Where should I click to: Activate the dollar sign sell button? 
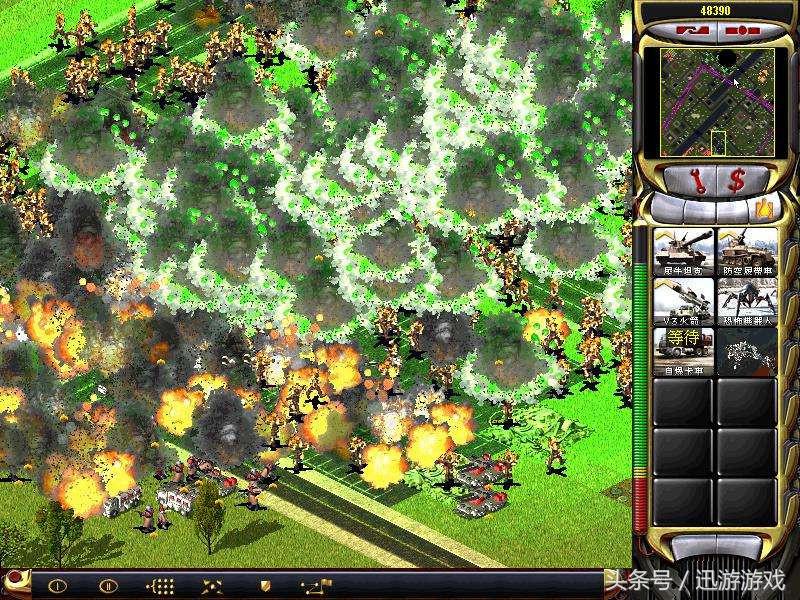(x=737, y=180)
